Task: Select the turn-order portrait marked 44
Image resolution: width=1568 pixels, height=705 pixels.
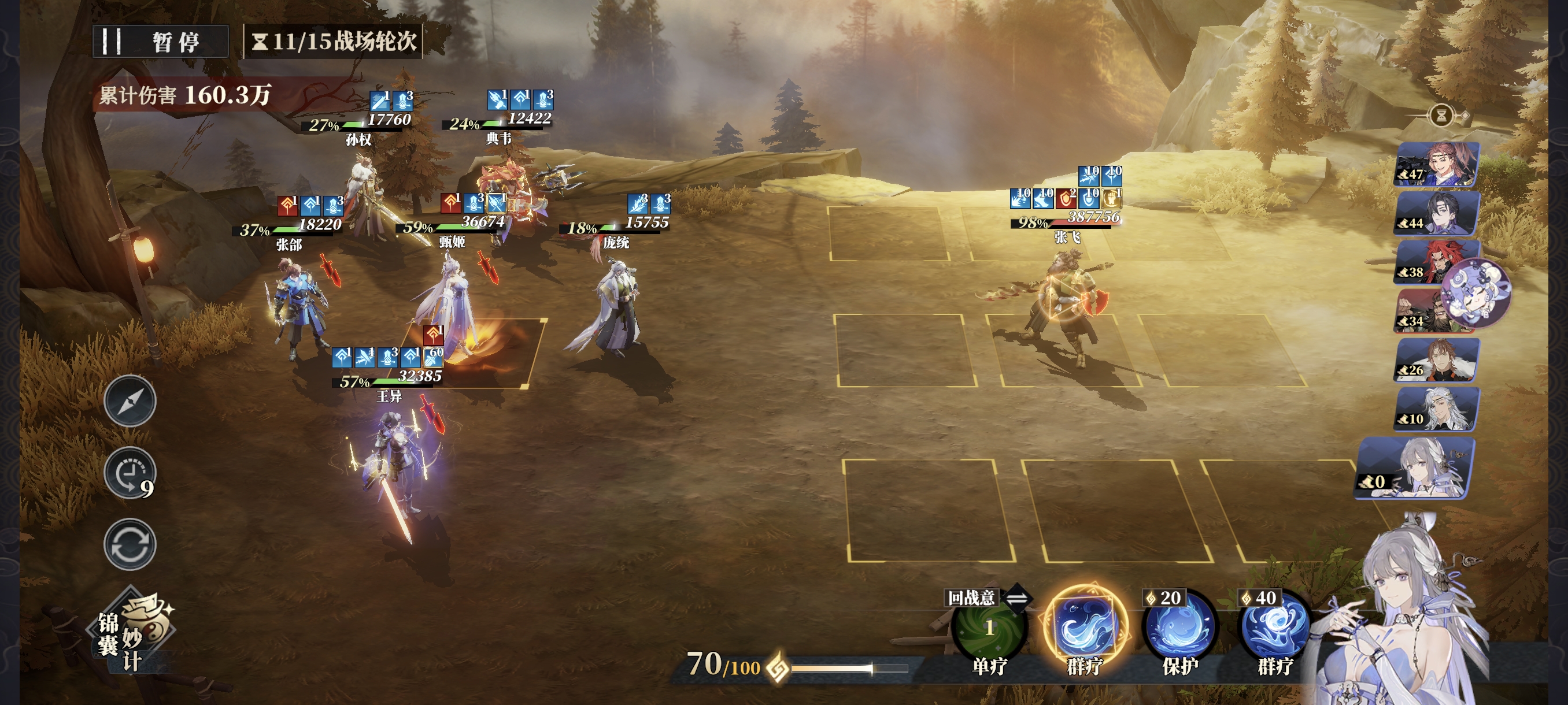Action: tap(1437, 213)
